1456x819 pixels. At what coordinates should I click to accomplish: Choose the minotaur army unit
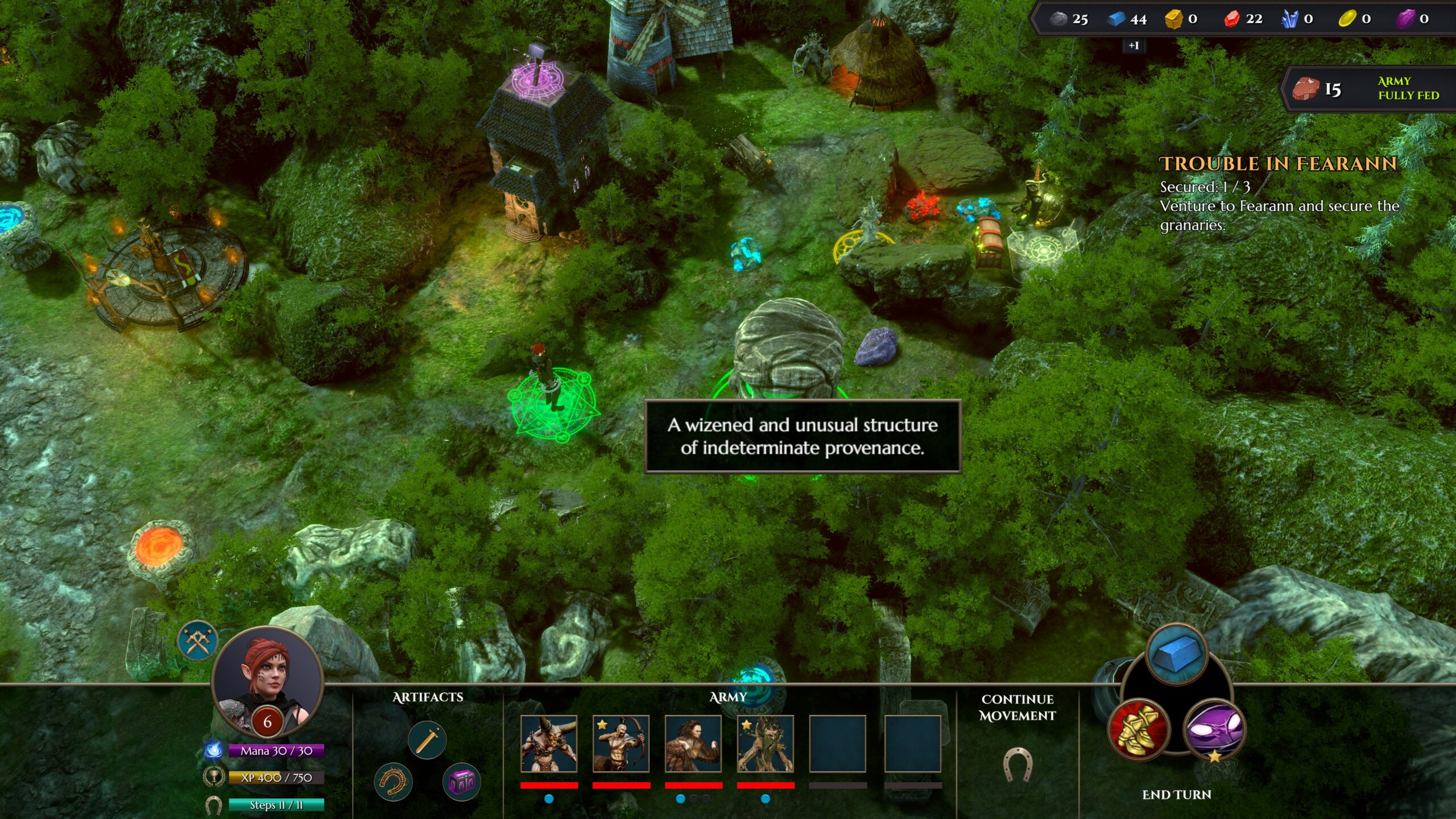(x=549, y=744)
